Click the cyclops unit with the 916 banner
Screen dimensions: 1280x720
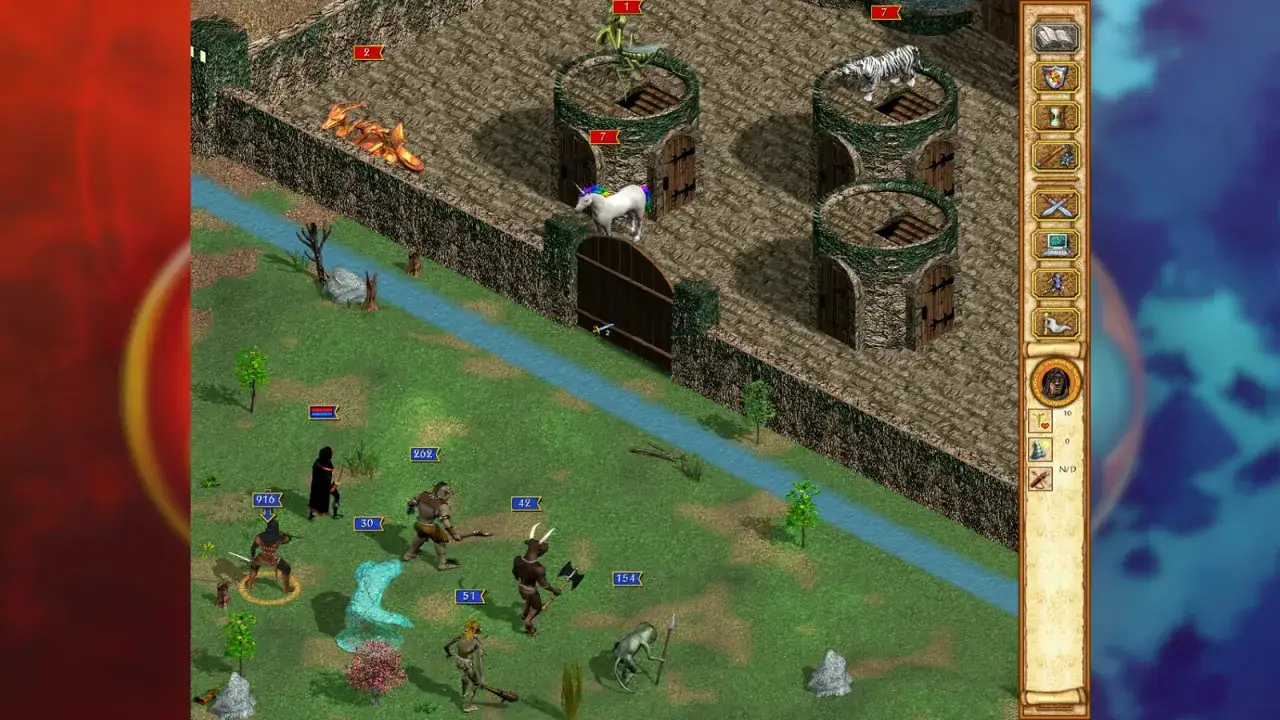coord(268,550)
